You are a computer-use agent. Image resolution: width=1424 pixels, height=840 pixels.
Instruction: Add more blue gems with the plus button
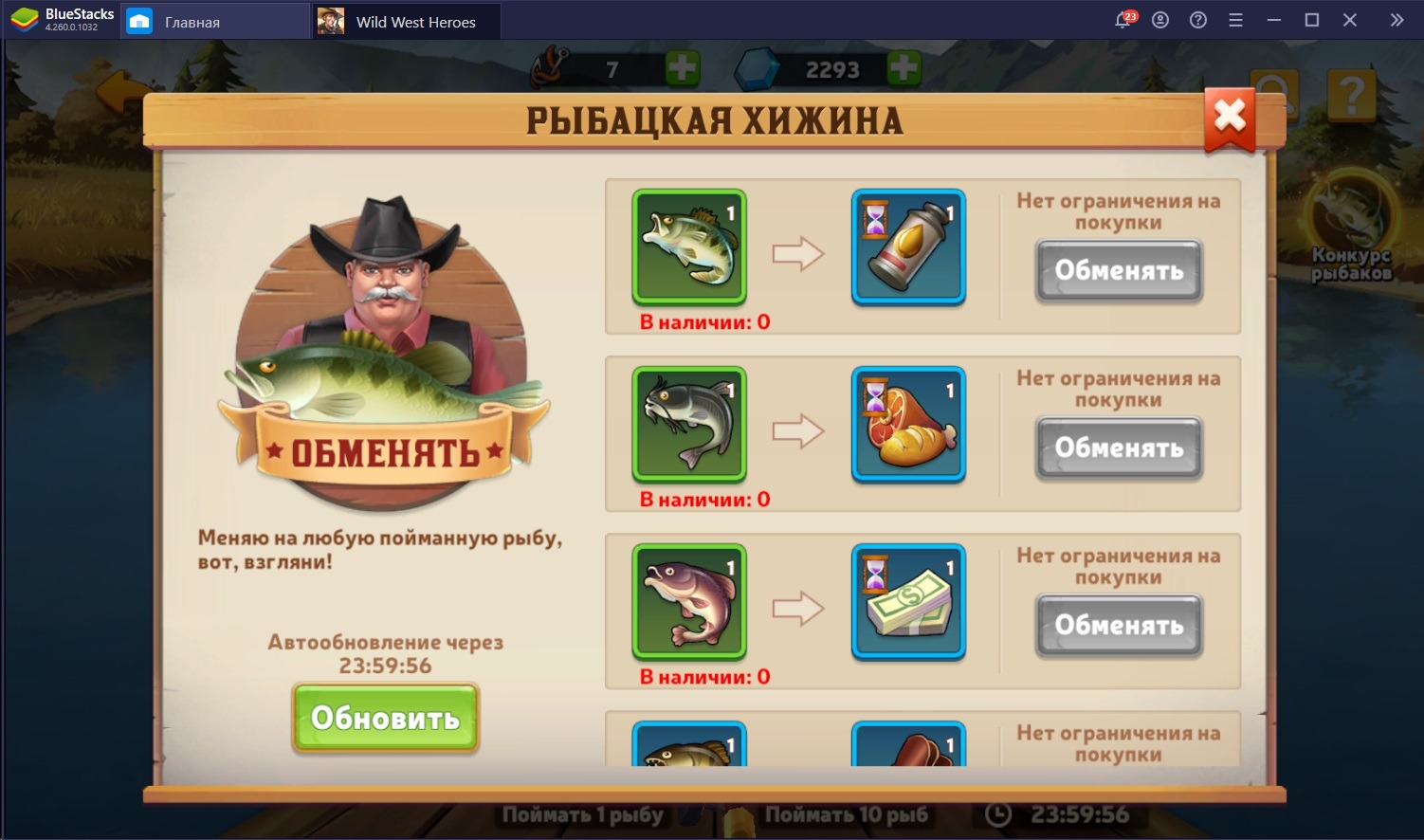[x=903, y=68]
